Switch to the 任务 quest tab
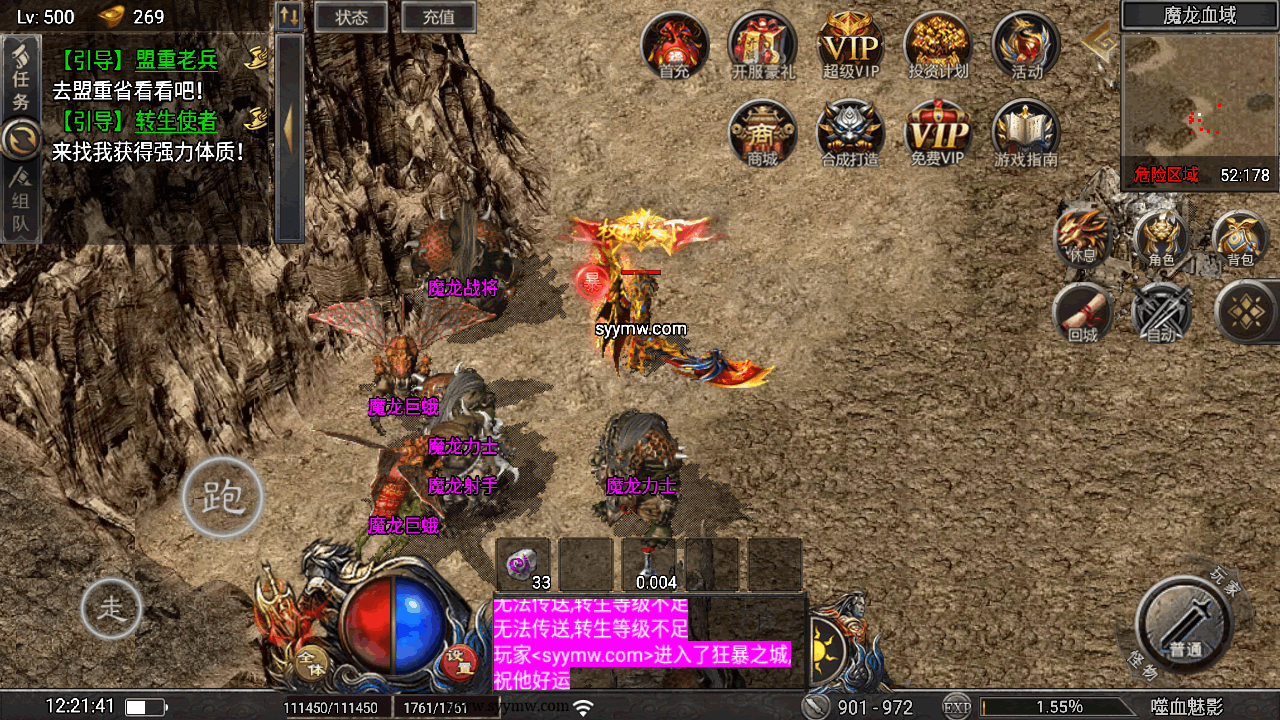The width and height of the screenshot is (1280, 720). coord(21,77)
